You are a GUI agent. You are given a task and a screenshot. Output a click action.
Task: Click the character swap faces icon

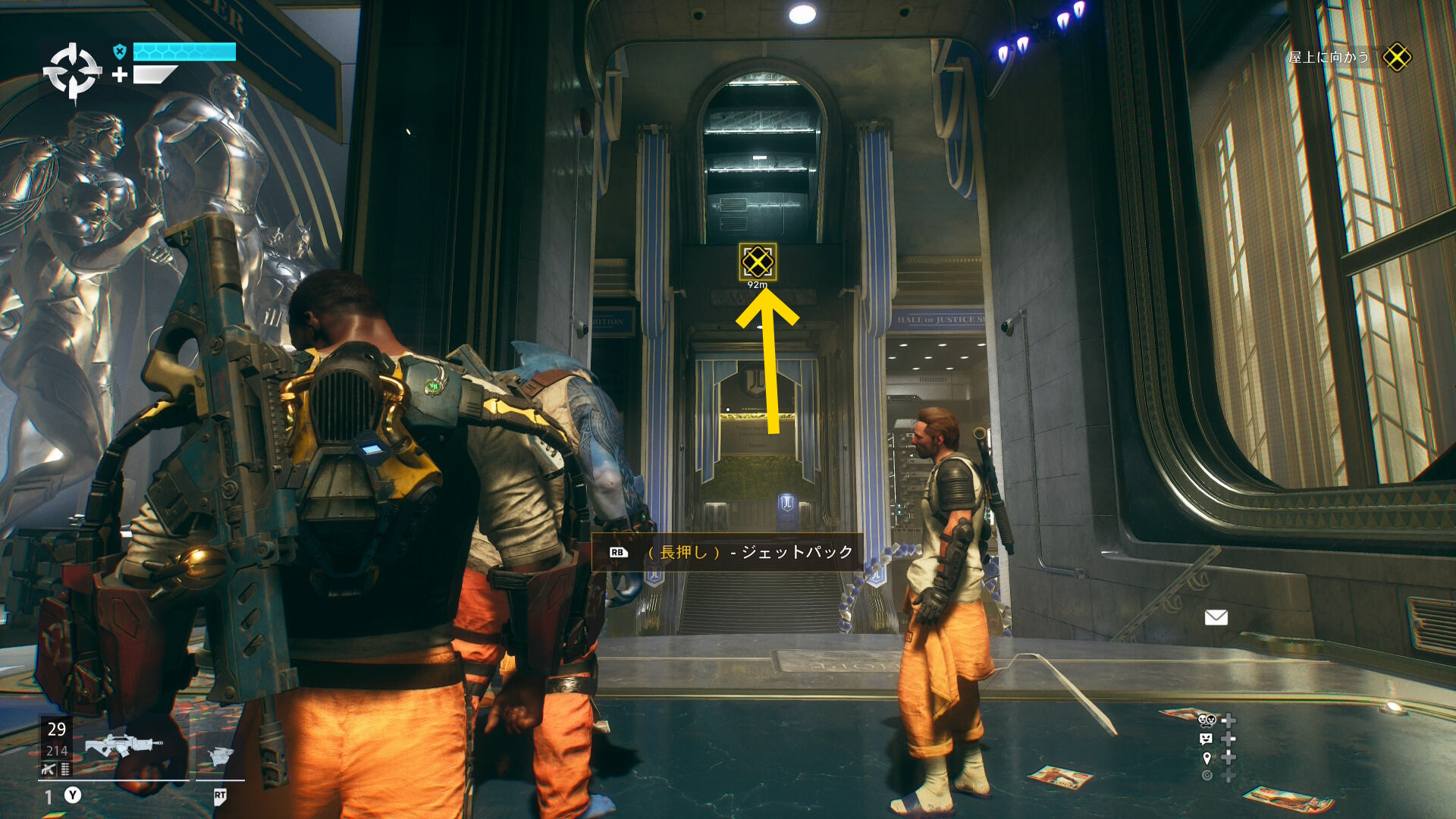pyautogui.click(x=1207, y=720)
